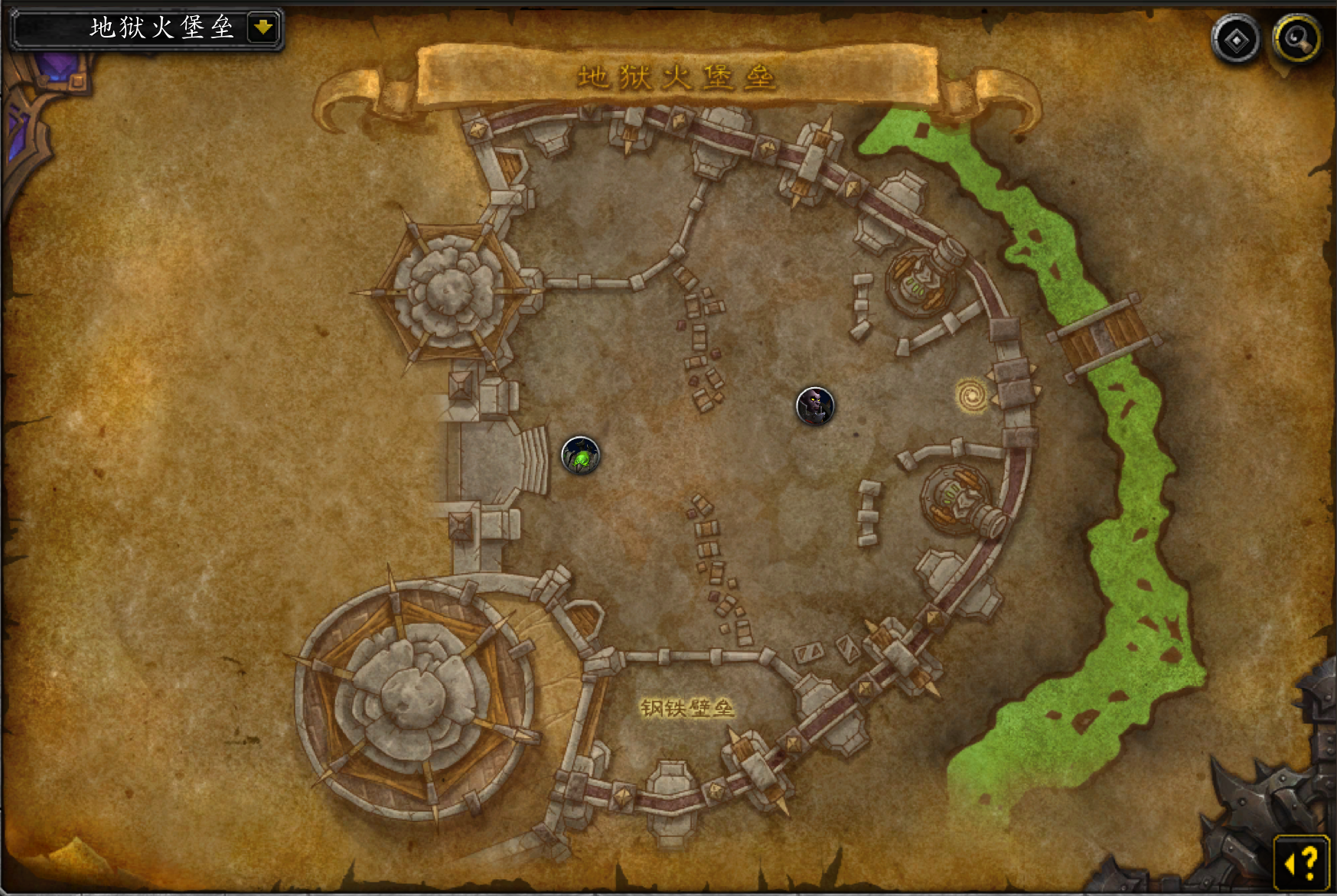
Task: Select the green-glowing boss marker
Action: (x=581, y=456)
